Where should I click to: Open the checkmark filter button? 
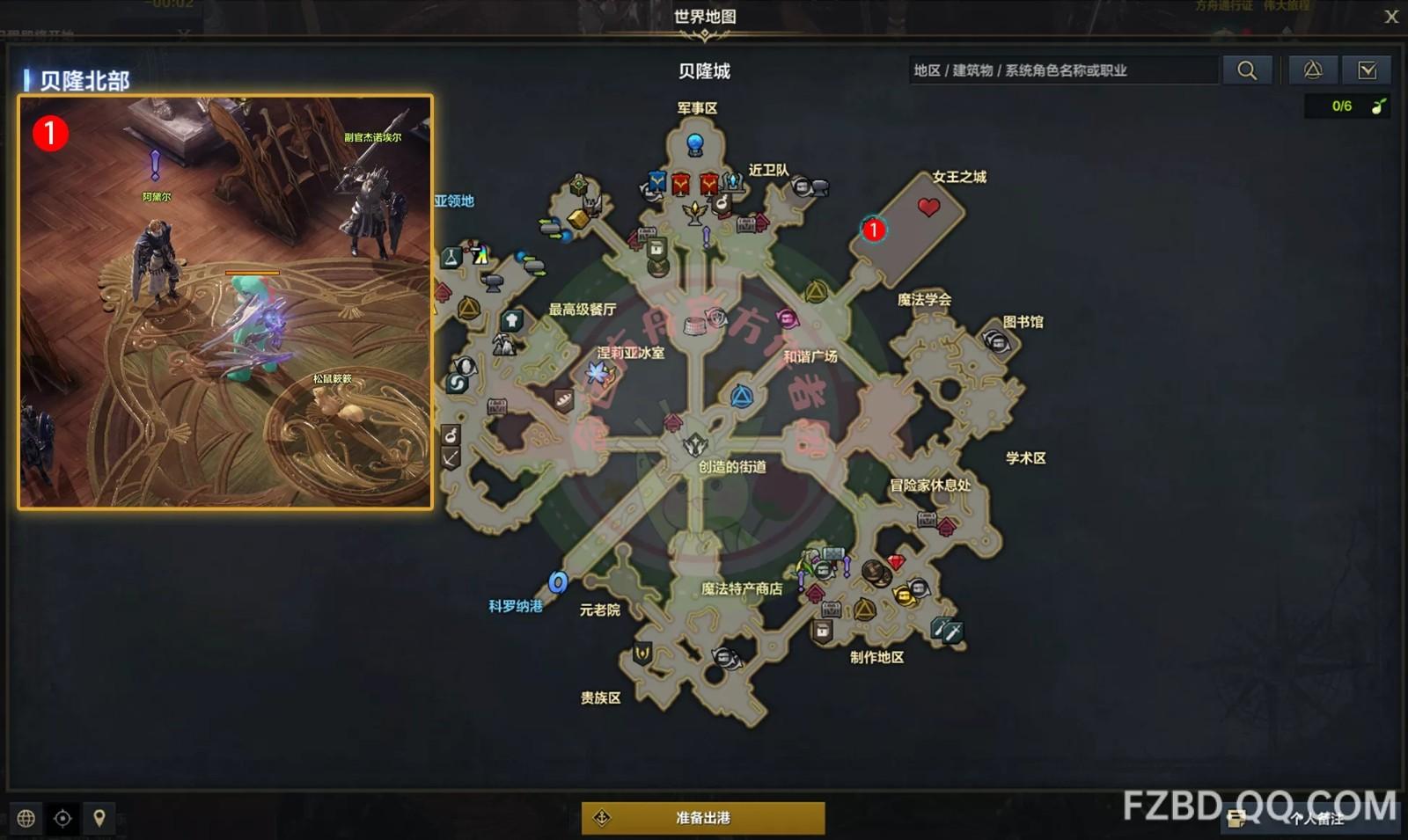tap(1367, 70)
